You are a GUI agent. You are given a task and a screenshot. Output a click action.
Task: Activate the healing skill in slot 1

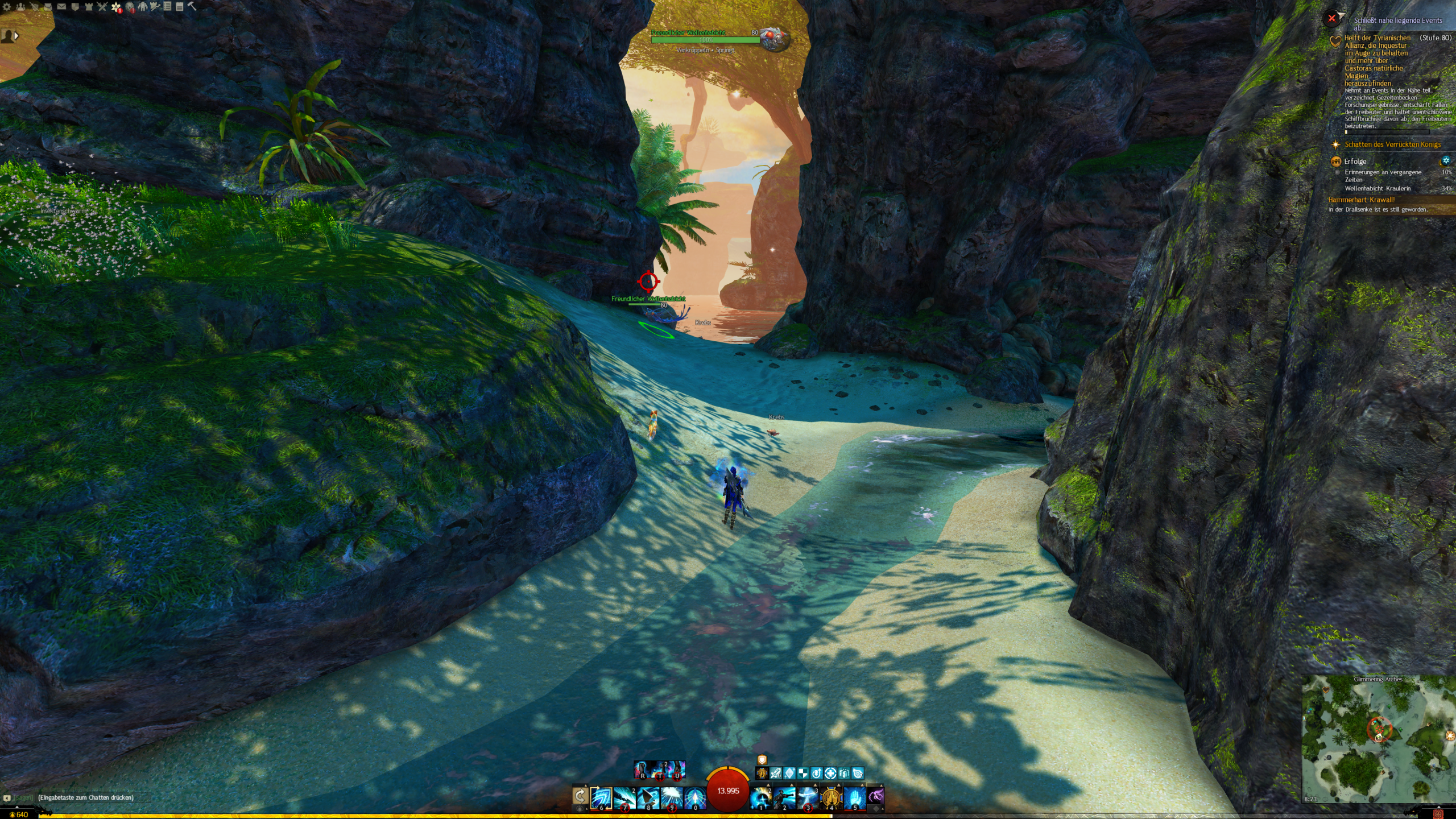click(761, 797)
